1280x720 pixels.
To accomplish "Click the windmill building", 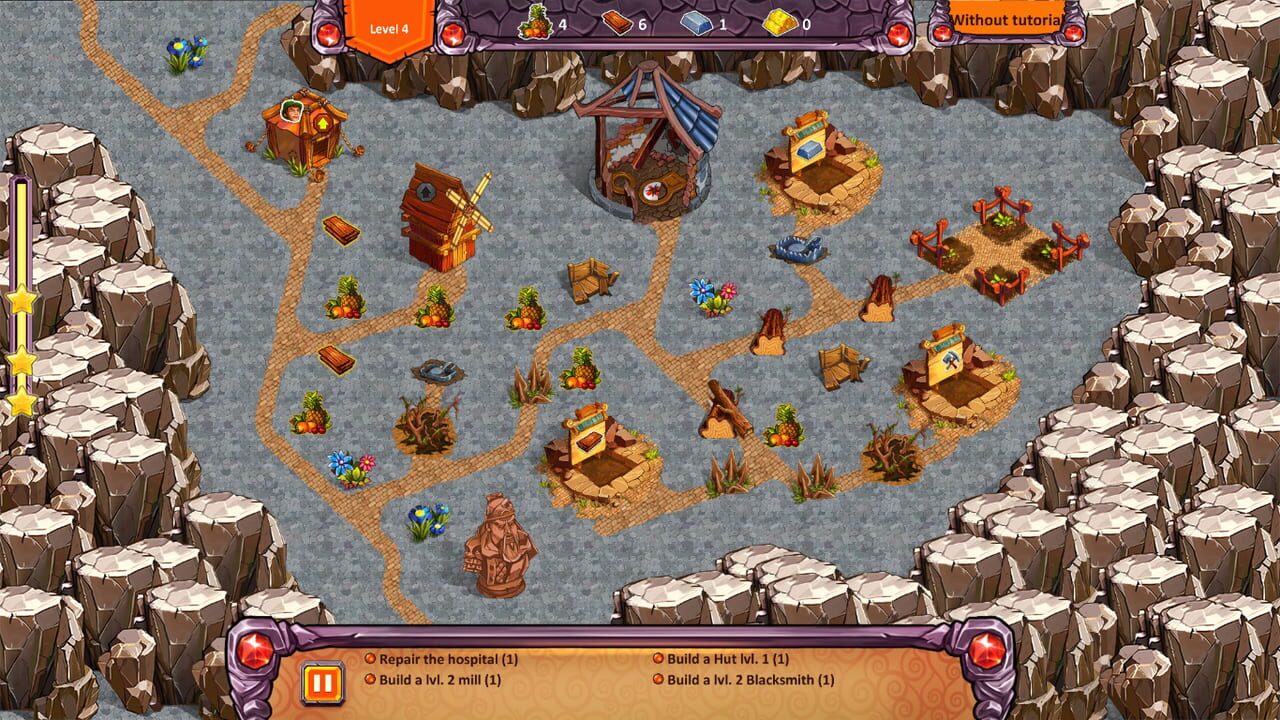I will click(x=443, y=215).
